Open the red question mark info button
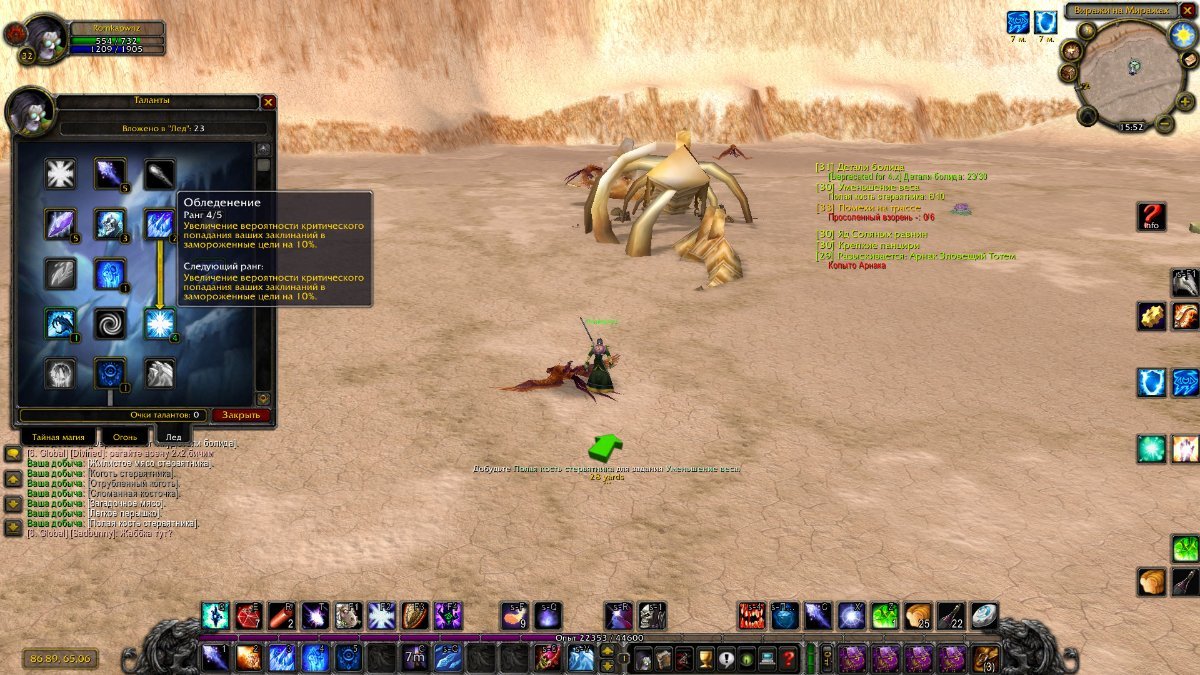The height and width of the screenshot is (675, 1200). (1152, 216)
